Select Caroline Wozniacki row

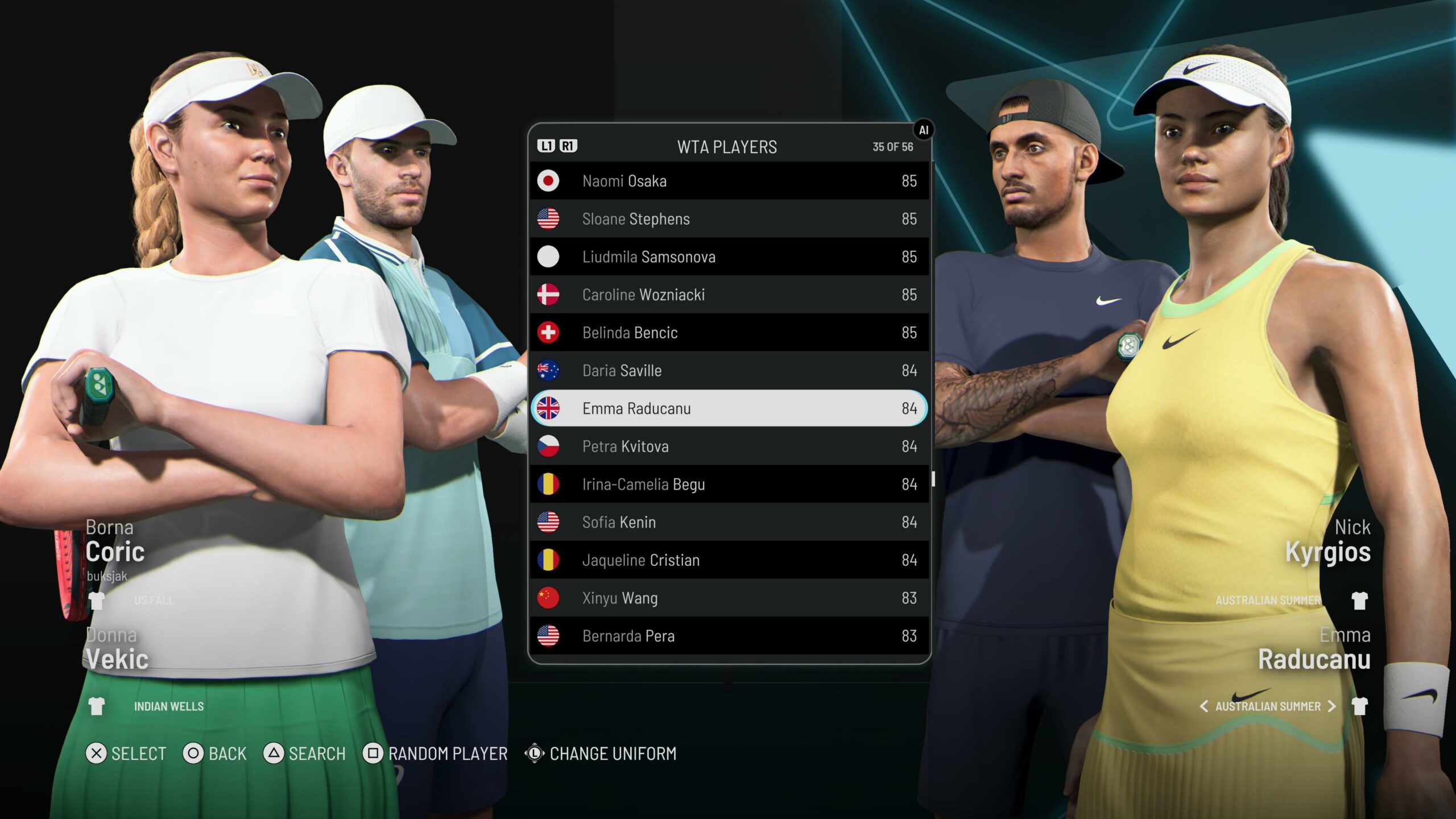click(729, 295)
